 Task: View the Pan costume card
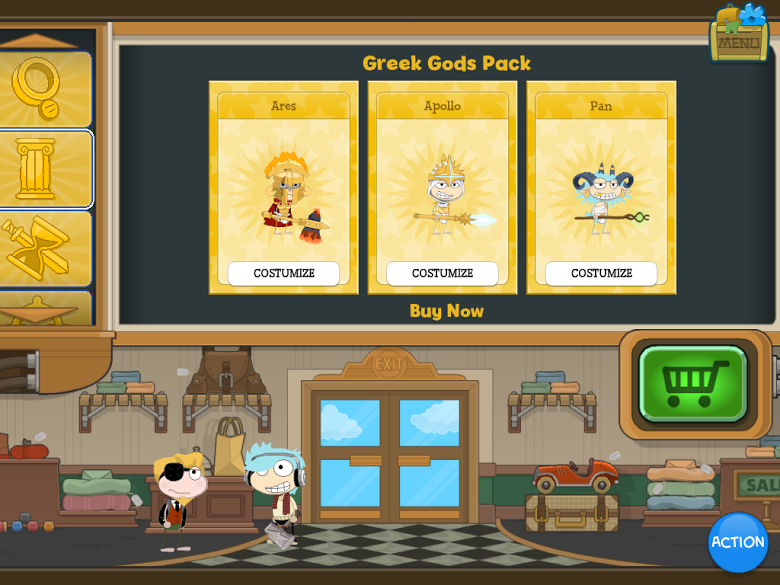601,185
